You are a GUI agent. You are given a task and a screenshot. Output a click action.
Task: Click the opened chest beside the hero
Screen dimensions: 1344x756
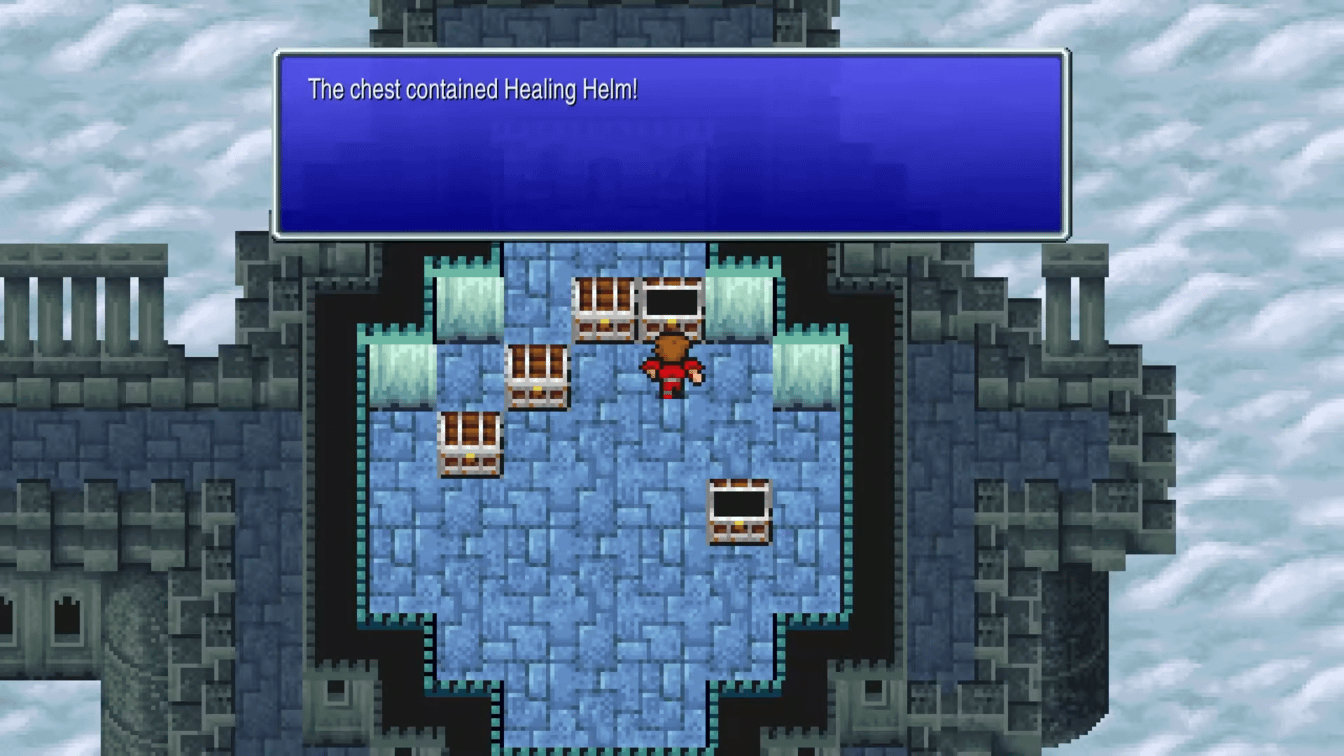click(x=674, y=305)
